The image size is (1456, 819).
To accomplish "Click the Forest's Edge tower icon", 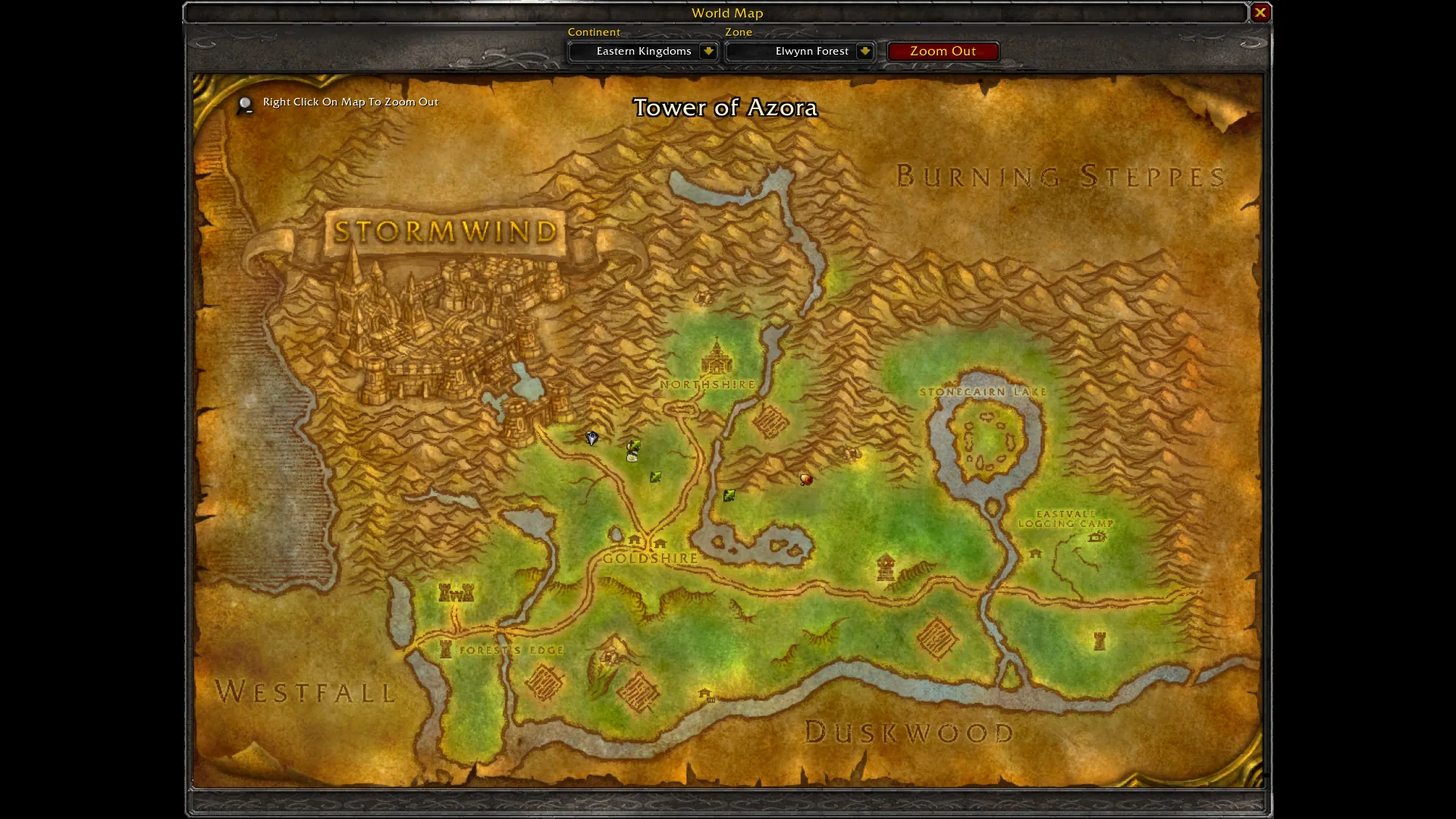I will [x=446, y=649].
